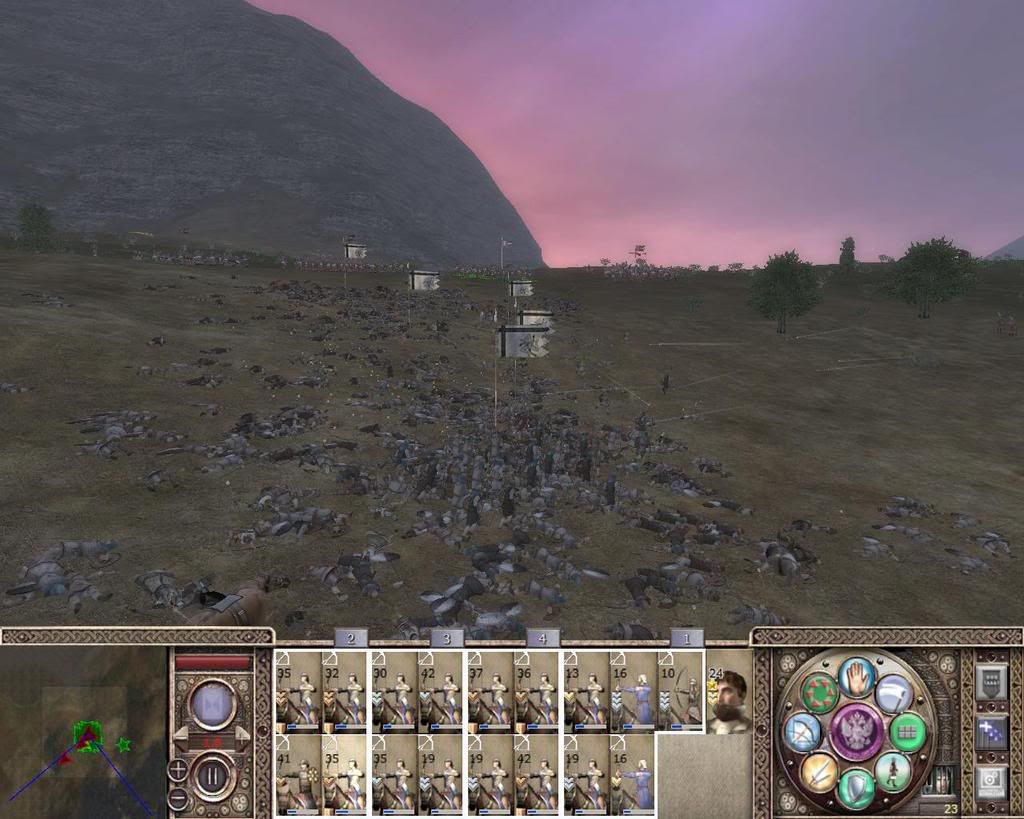The height and width of the screenshot is (819, 1024).
Task: Select the unit card with 32 men
Action: point(344,689)
